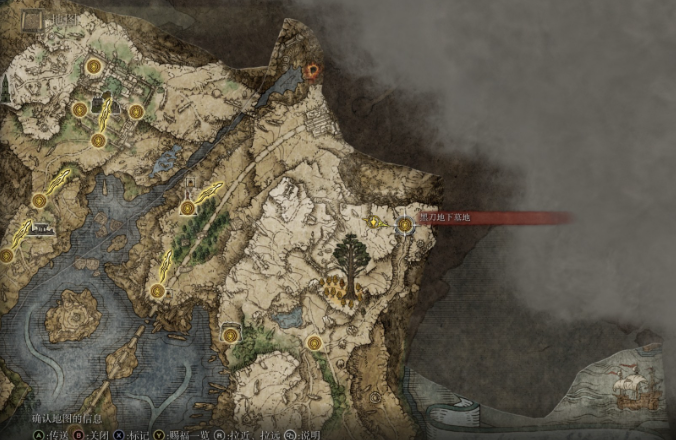
Task: Select the 黑刀地下墓地 site of grace
Action: (405, 226)
